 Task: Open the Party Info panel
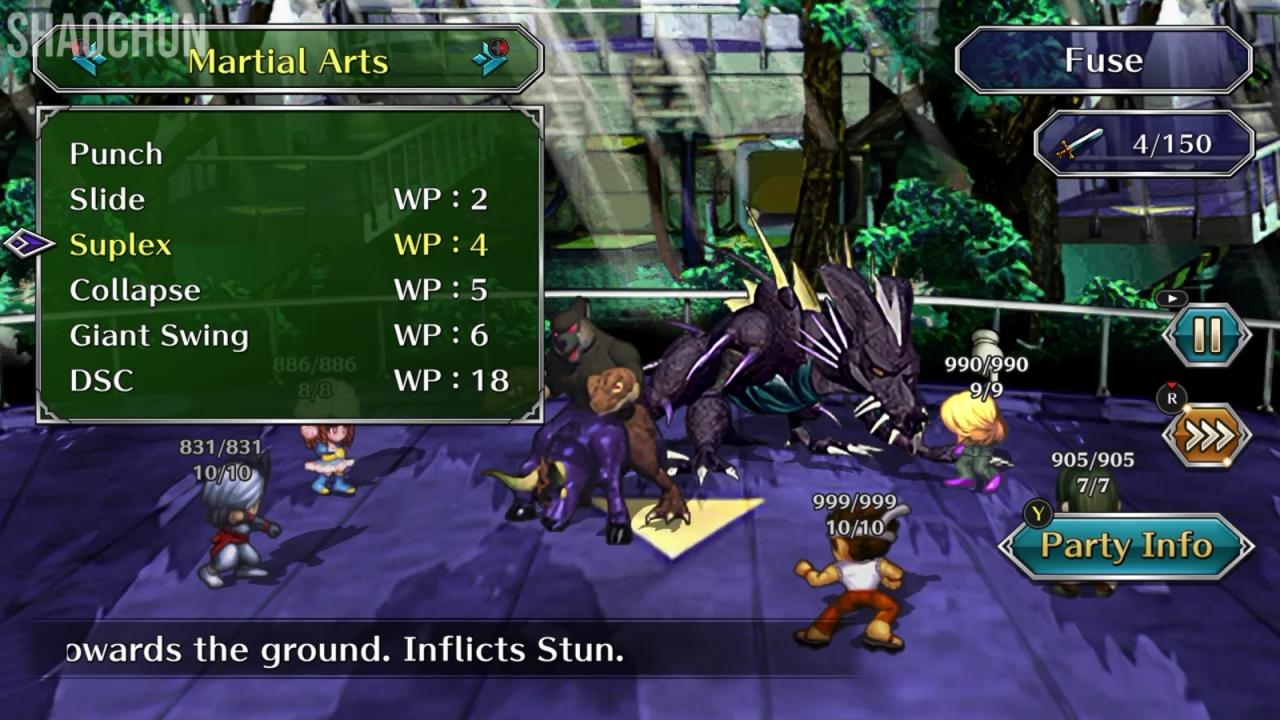coord(1126,546)
